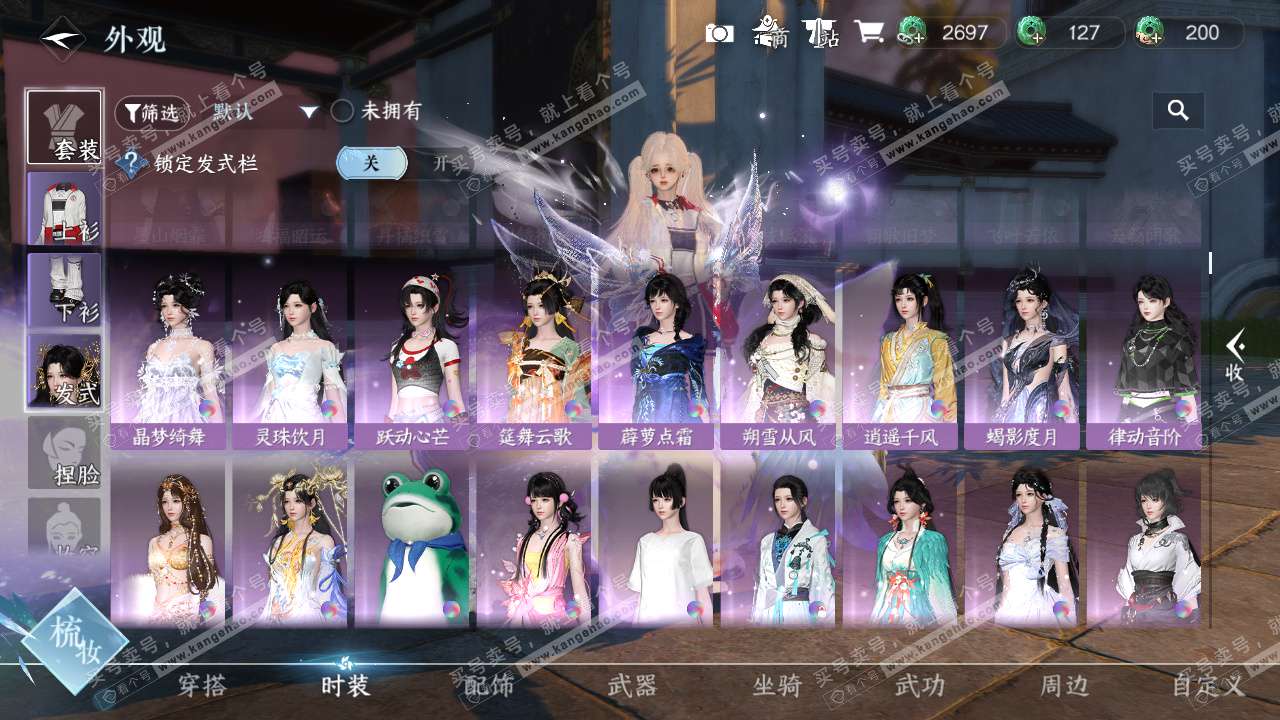Choose the 捏脸 face customization category

[64, 453]
